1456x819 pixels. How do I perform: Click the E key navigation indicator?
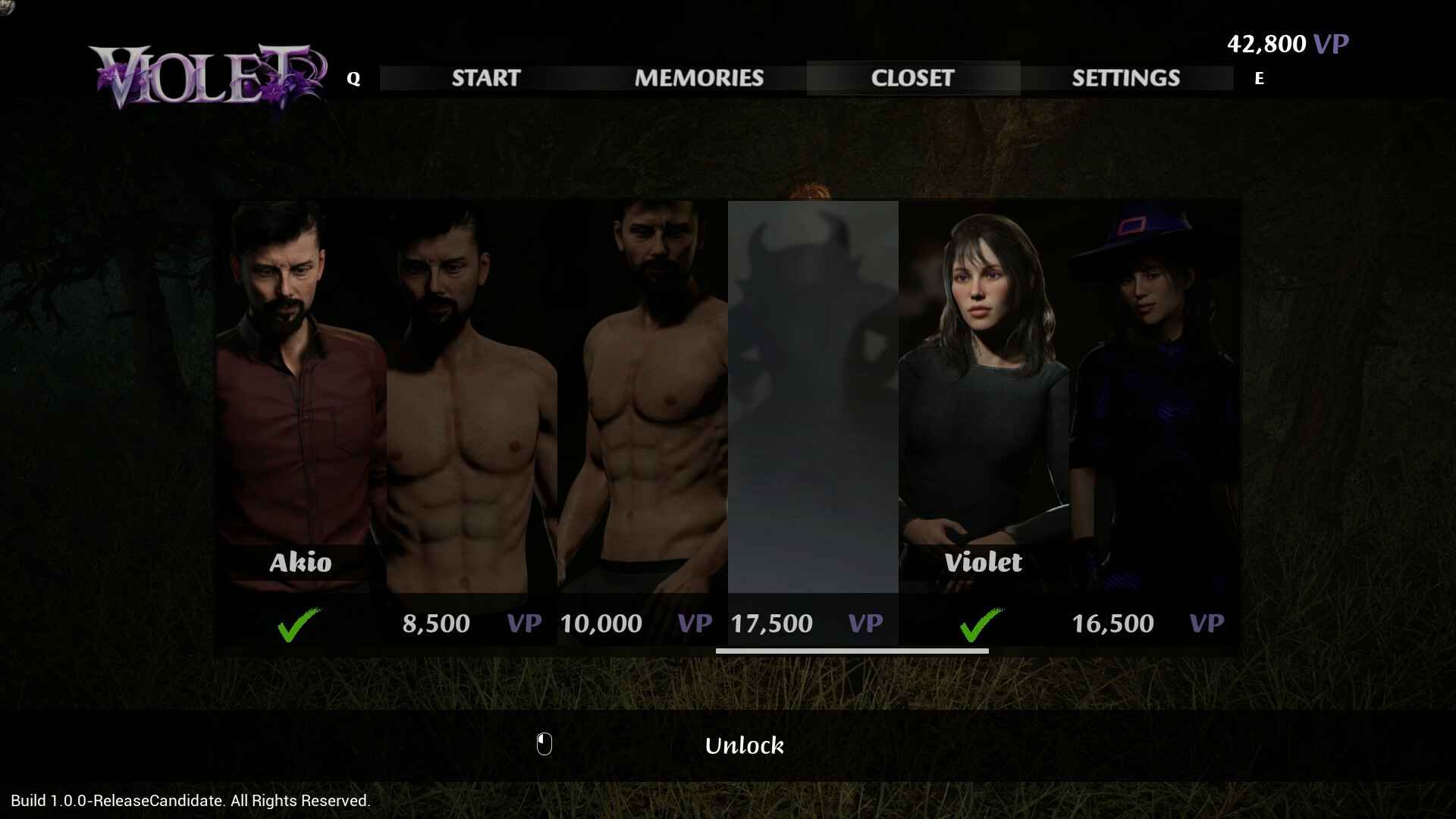pyautogui.click(x=1259, y=78)
